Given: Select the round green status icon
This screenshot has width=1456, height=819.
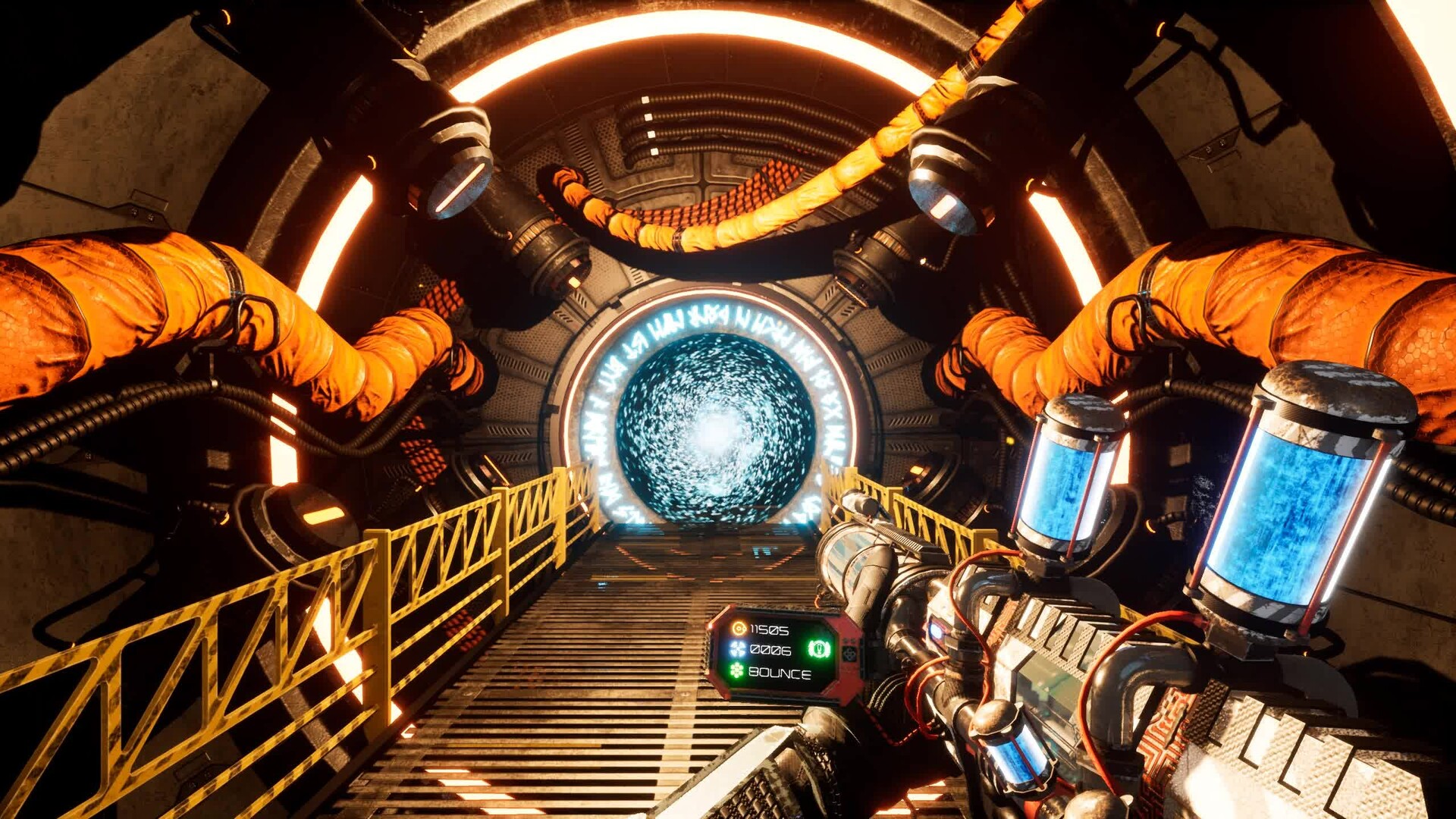Looking at the screenshot, I should pos(819,649).
